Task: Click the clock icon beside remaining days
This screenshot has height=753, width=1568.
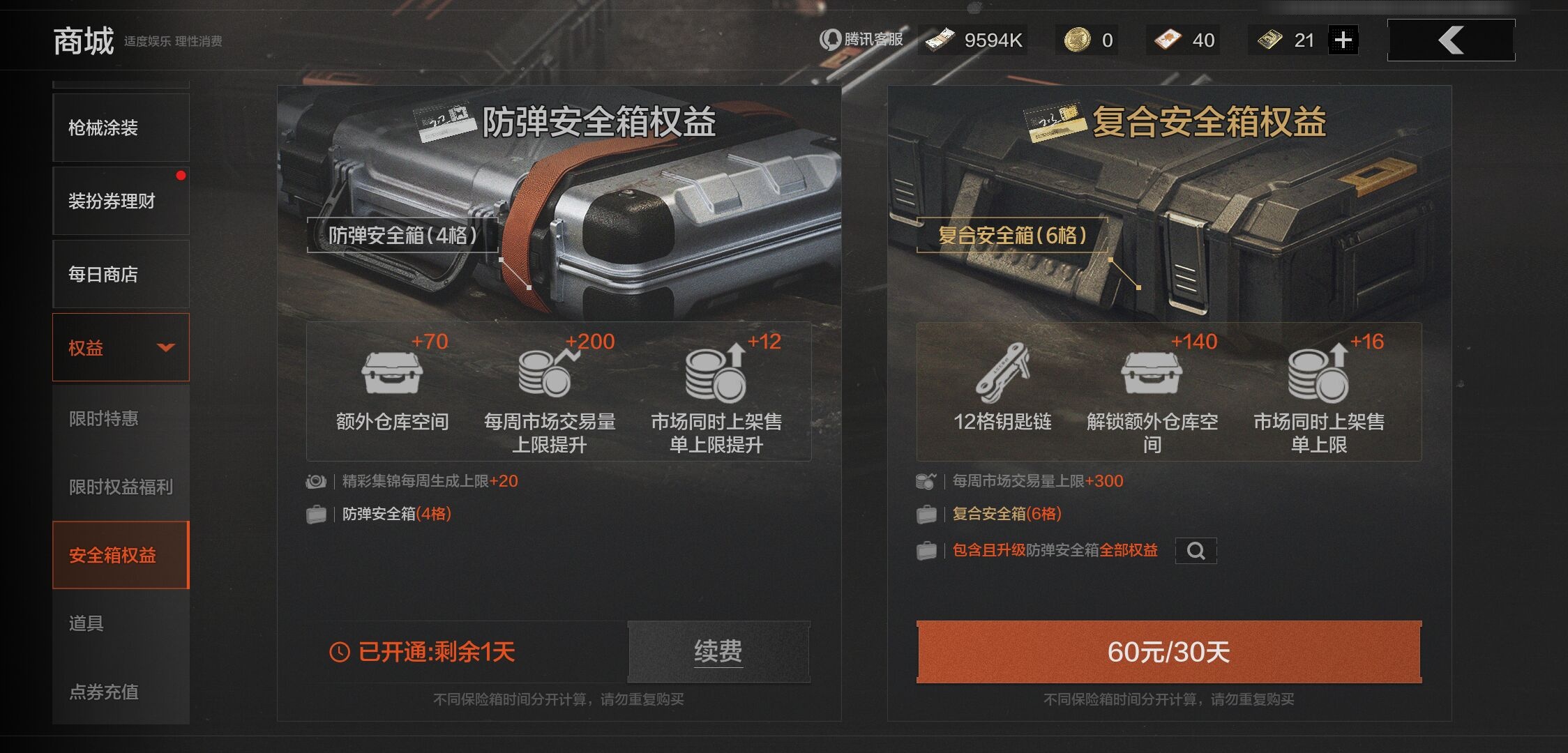Action: (340, 652)
